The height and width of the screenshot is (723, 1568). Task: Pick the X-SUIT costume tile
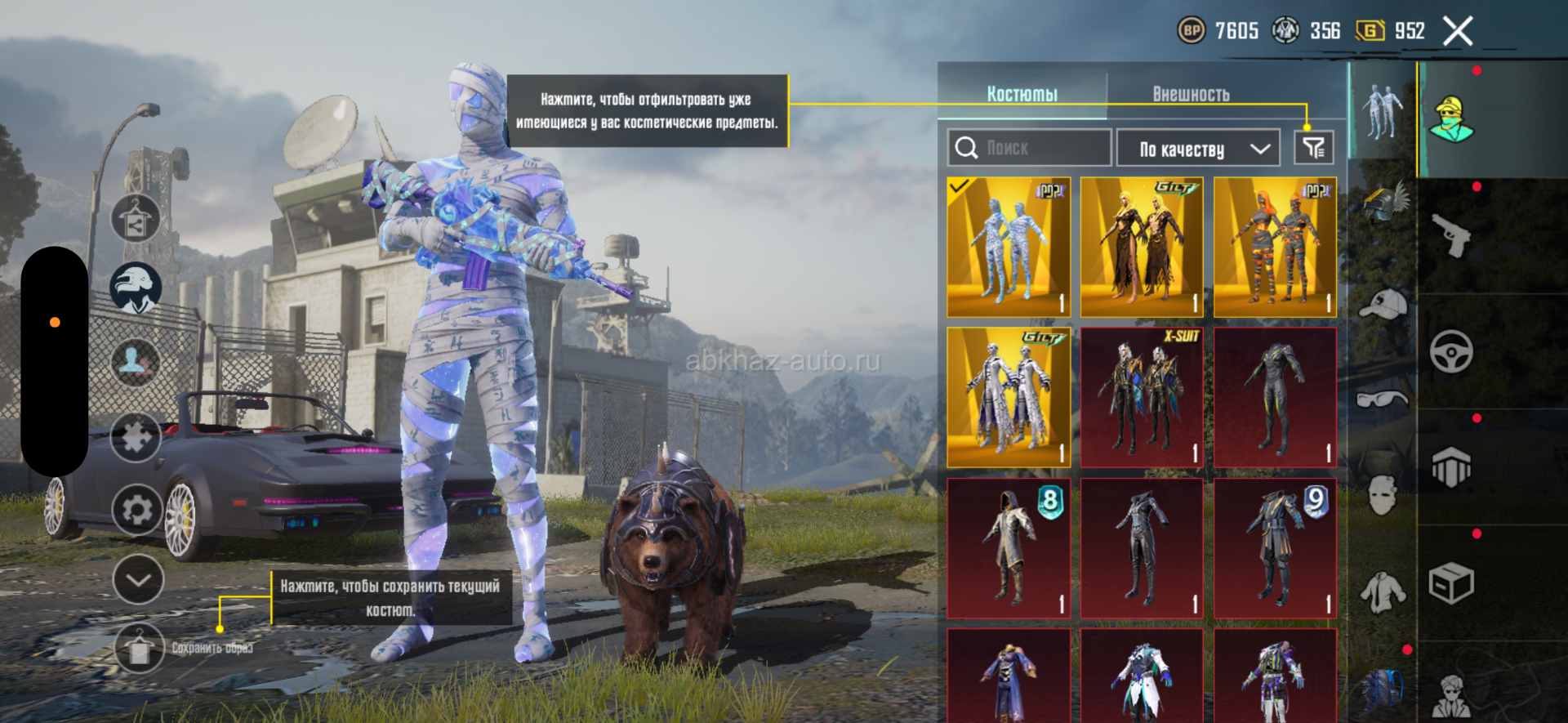pyautogui.click(x=1142, y=398)
